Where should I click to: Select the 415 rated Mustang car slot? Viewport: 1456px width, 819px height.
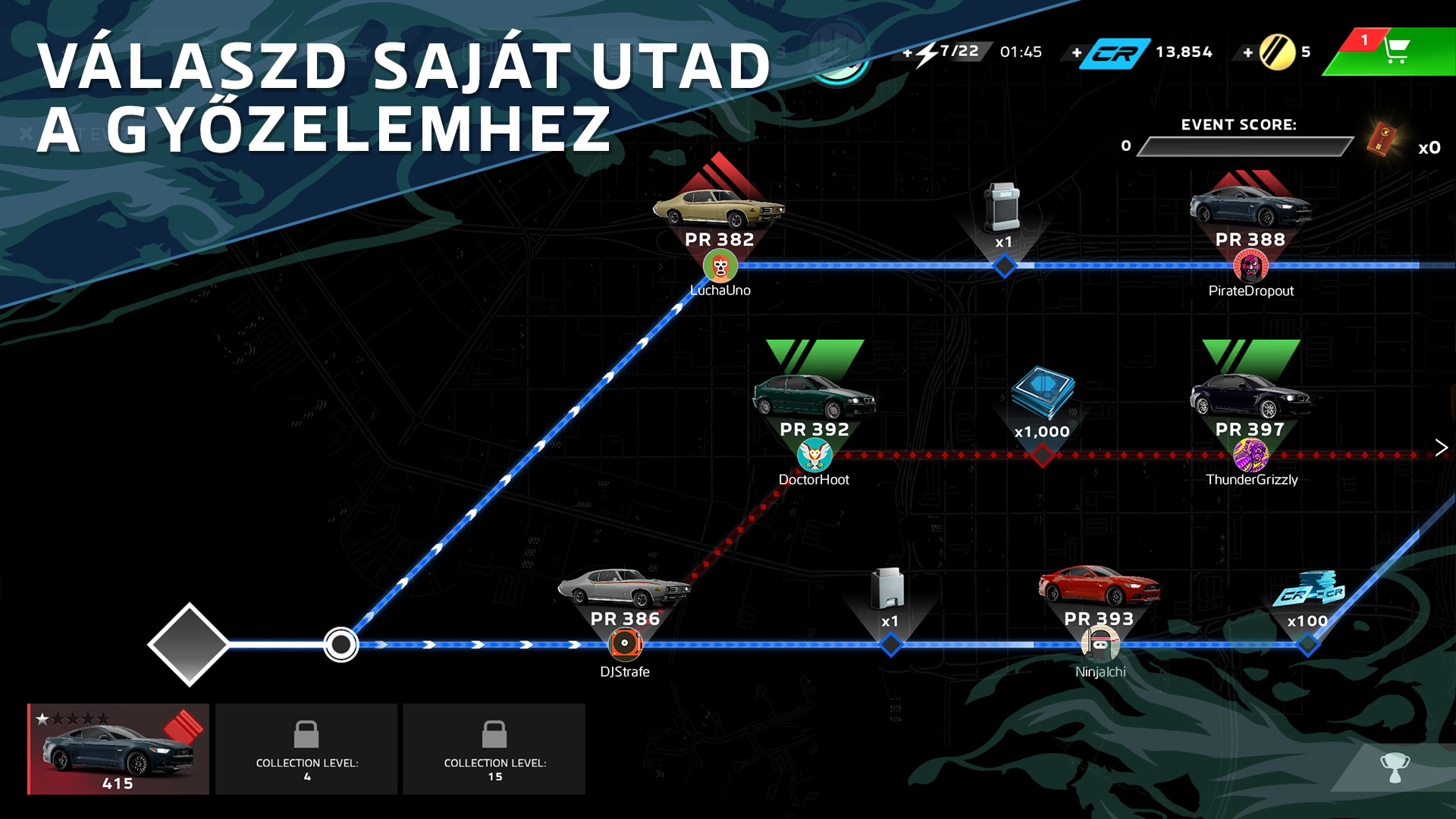click(x=118, y=748)
